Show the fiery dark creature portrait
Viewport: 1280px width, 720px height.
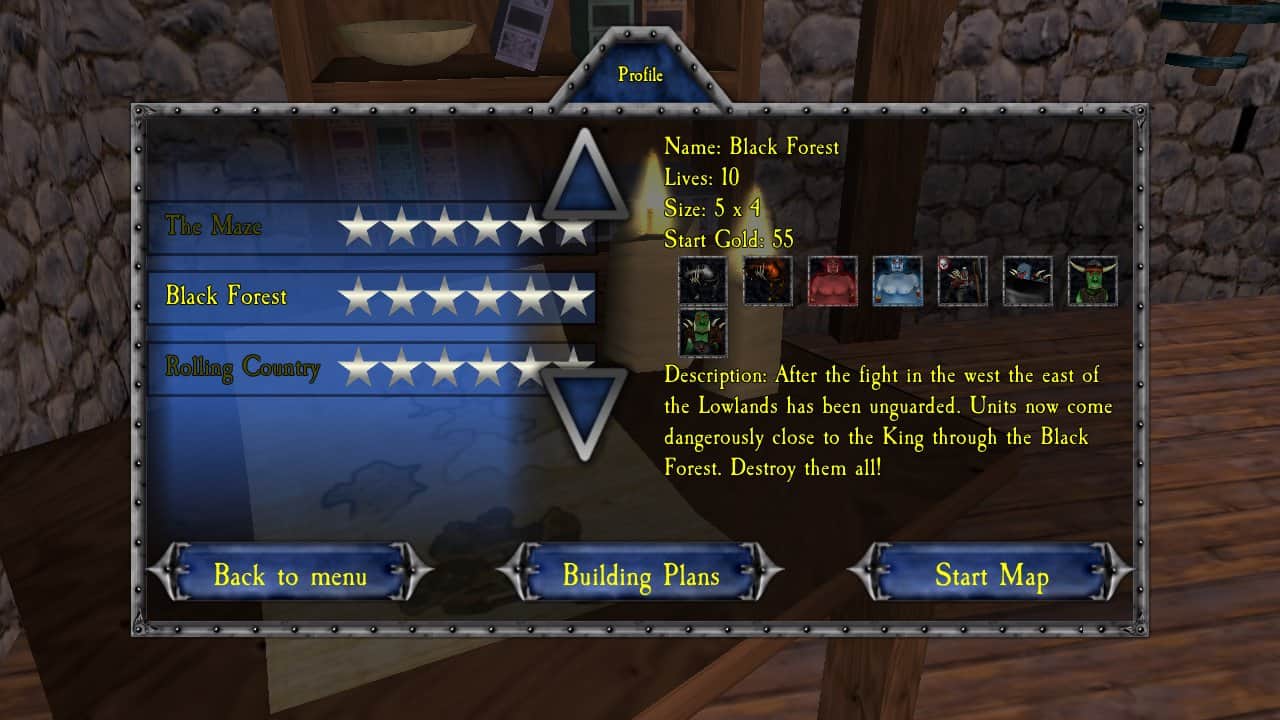coord(768,281)
